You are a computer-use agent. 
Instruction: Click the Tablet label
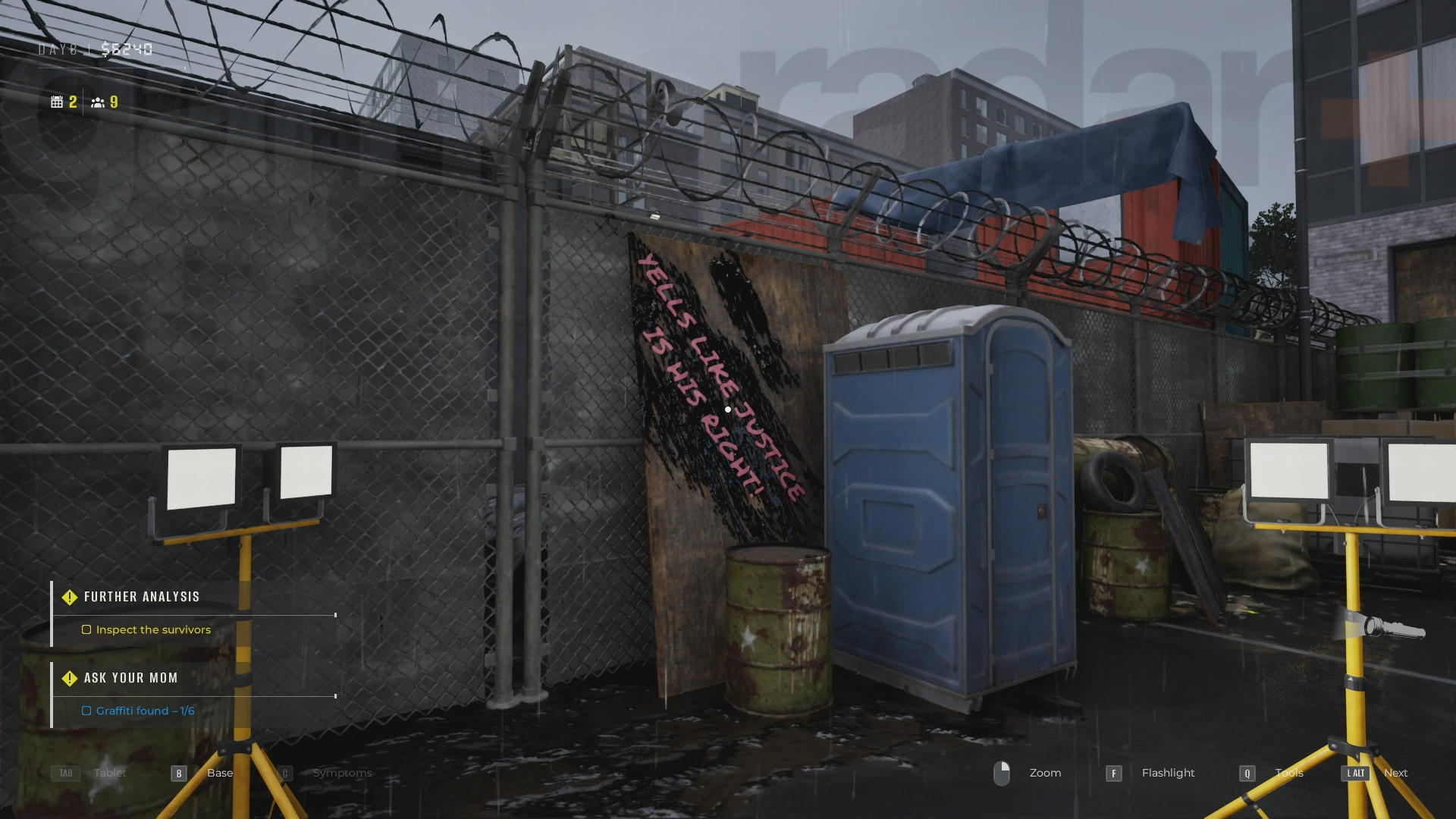pyautogui.click(x=109, y=773)
